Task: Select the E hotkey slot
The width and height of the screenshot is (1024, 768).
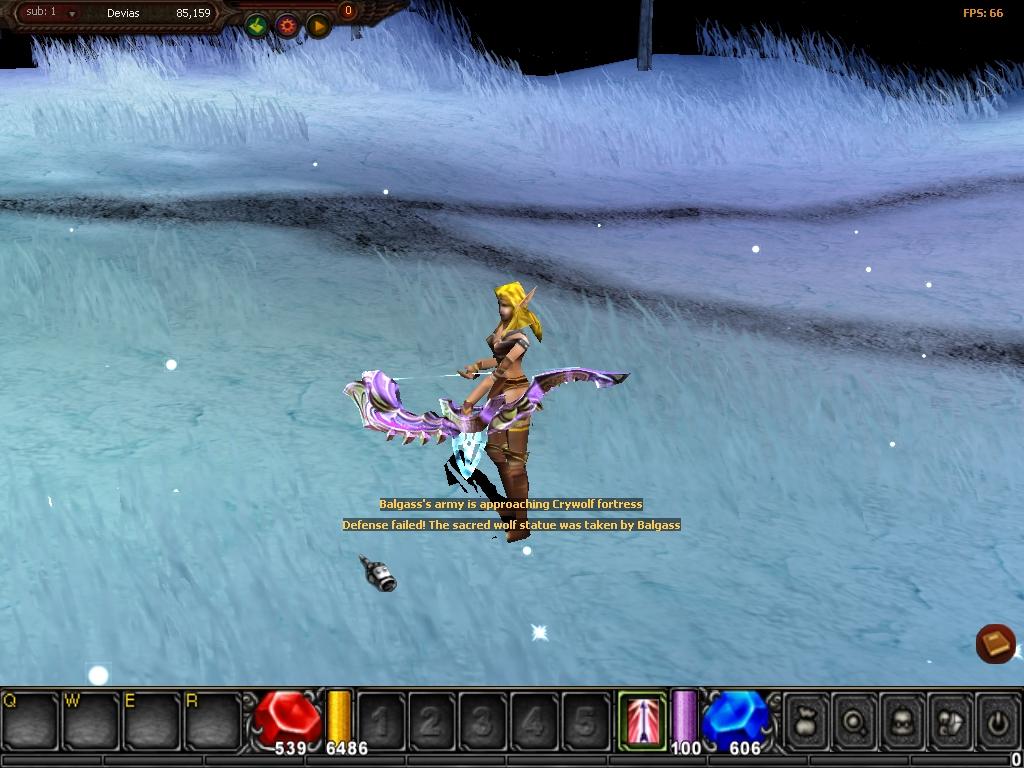Action: tap(151, 718)
